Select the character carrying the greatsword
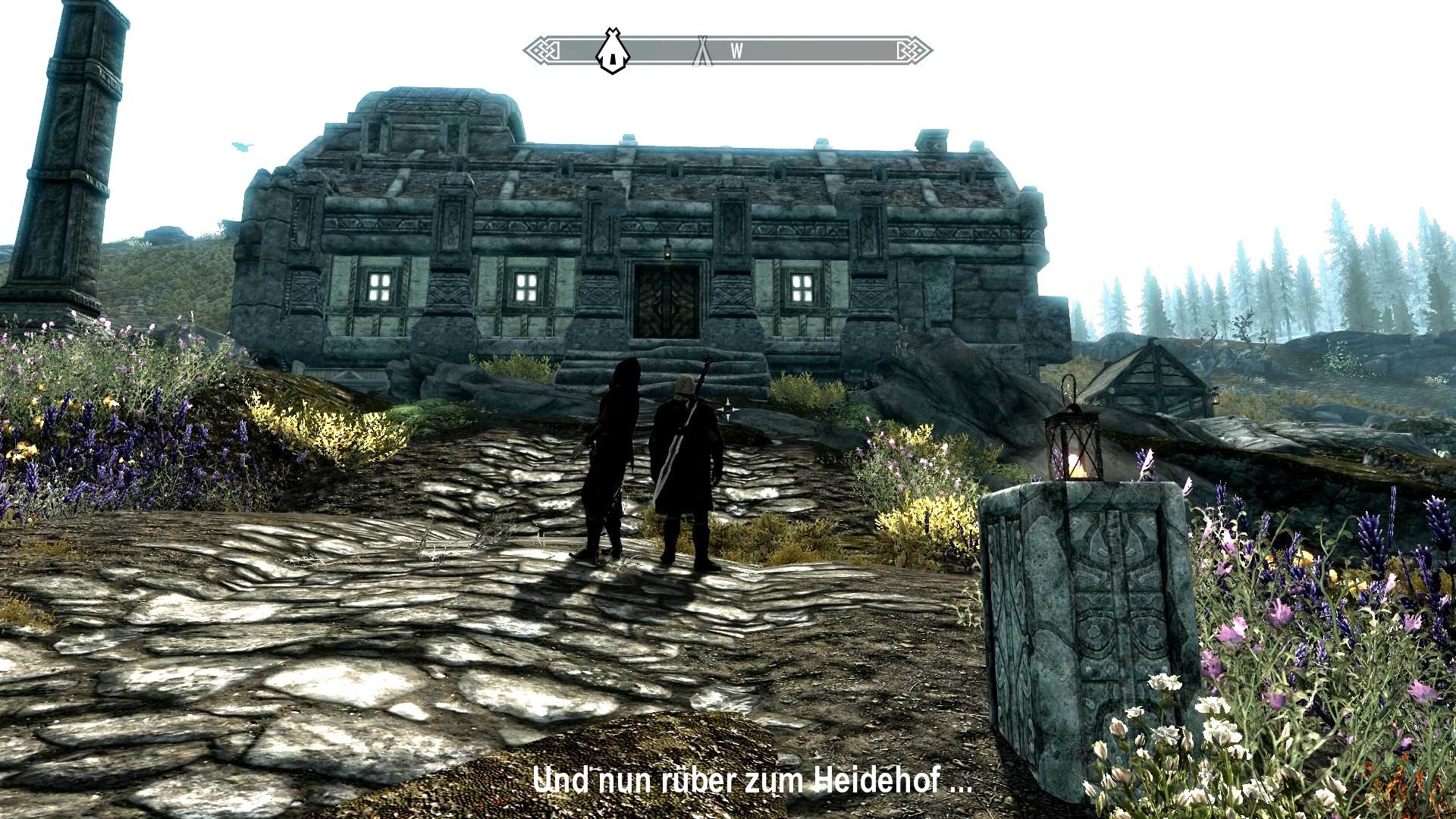 click(686, 455)
